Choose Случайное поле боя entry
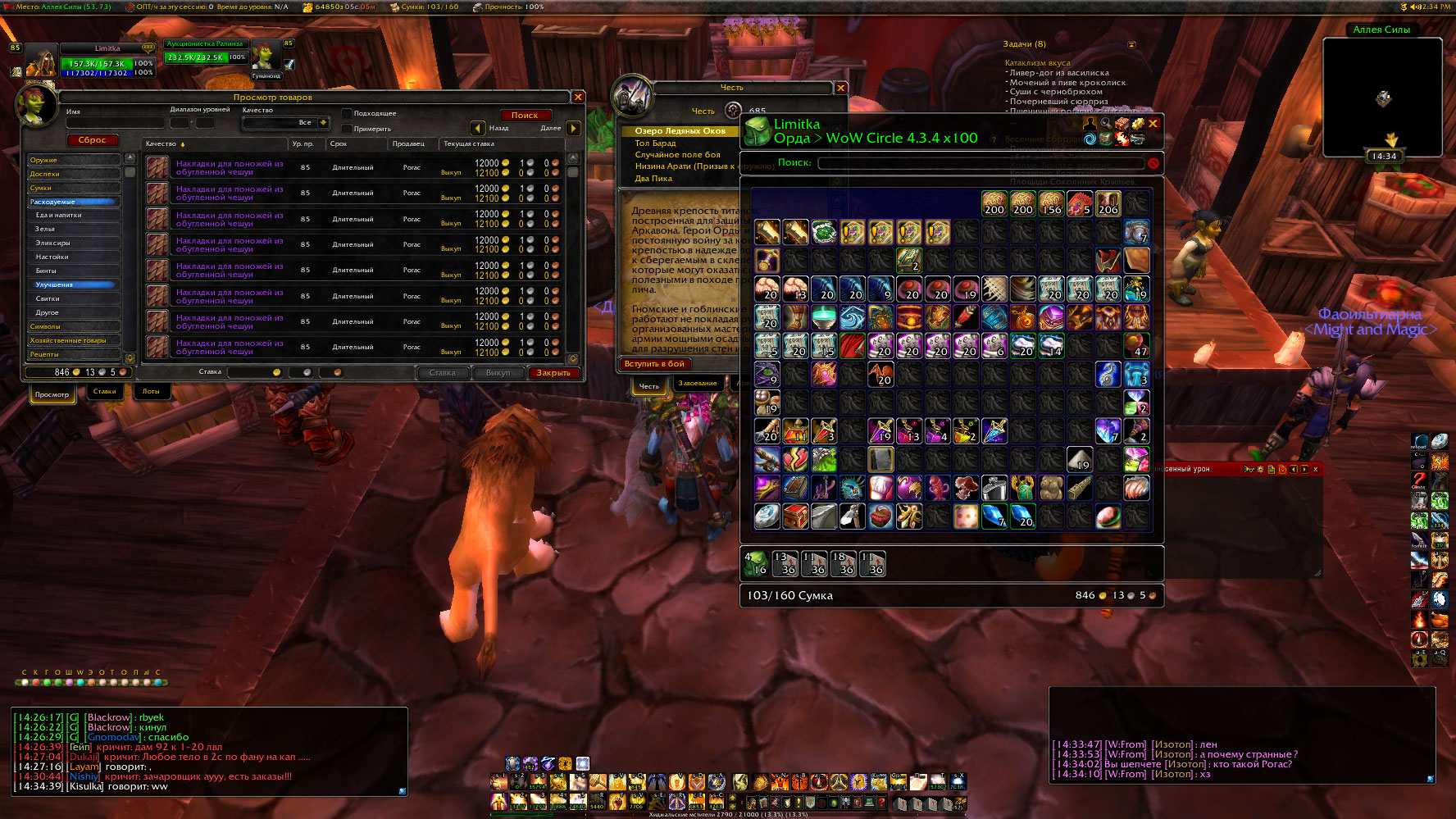The image size is (1456, 819). click(677, 155)
